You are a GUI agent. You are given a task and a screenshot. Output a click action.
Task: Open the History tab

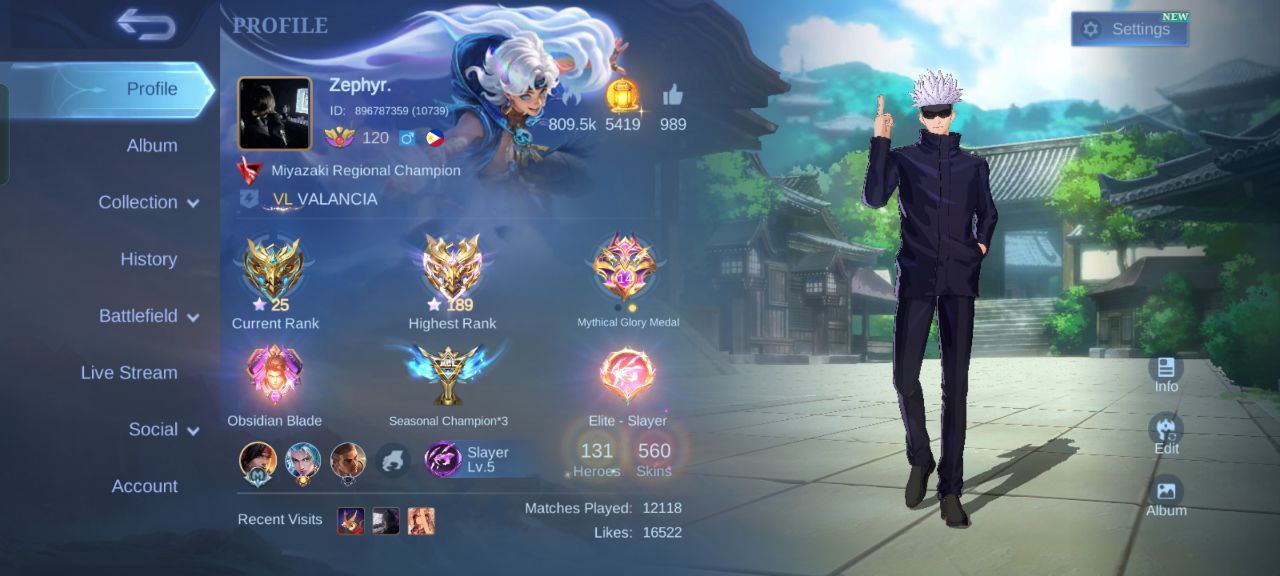(x=148, y=259)
